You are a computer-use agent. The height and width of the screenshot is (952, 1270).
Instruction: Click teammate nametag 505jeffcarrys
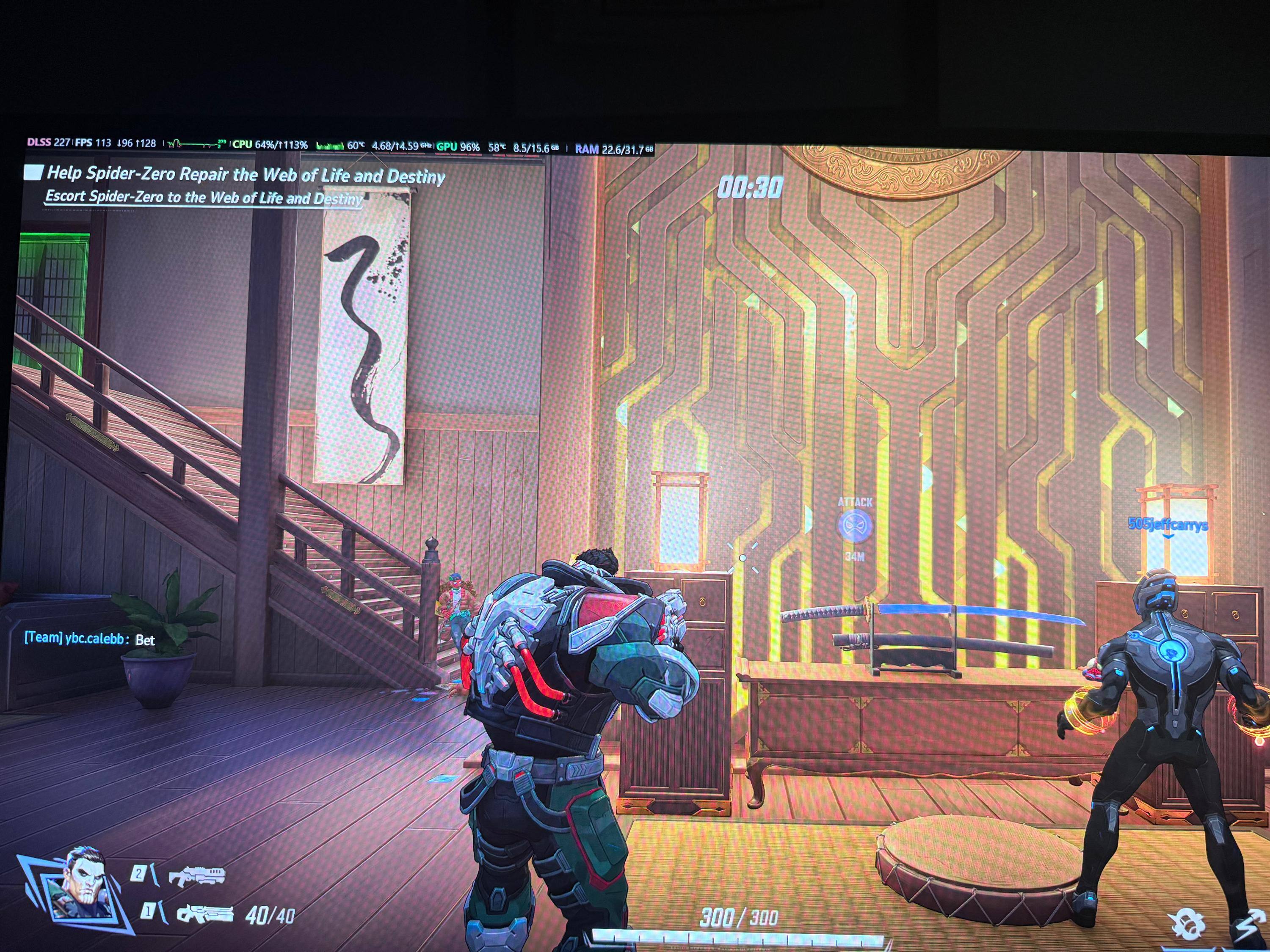coord(1168,525)
